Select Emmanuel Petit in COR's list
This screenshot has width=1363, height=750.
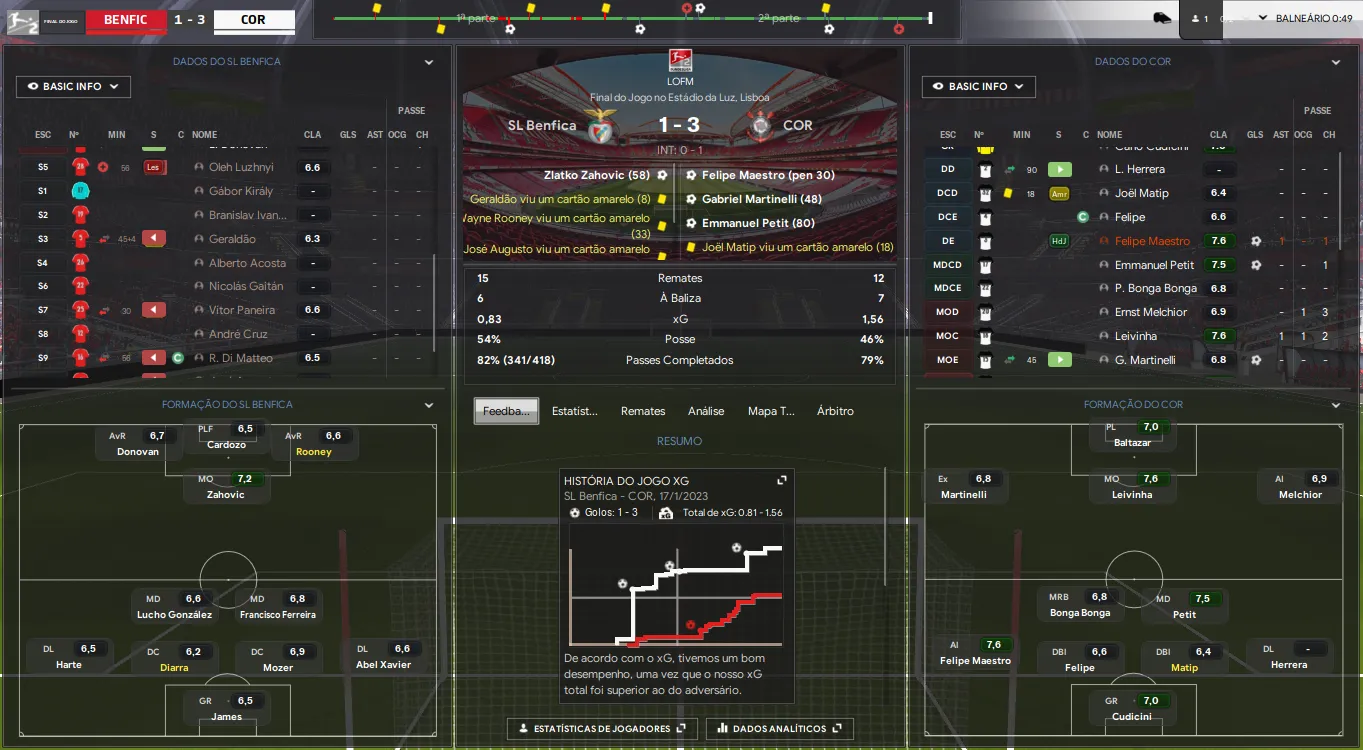[x=1154, y=265]
